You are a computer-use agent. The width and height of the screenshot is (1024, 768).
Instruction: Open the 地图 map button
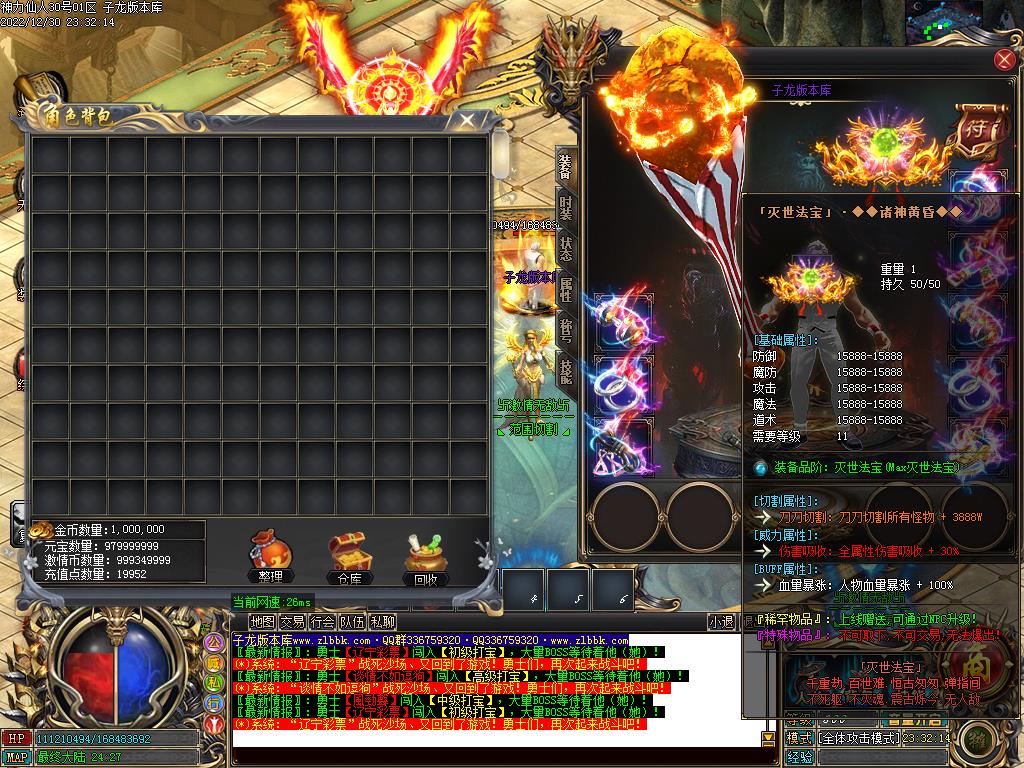[262, 622]
